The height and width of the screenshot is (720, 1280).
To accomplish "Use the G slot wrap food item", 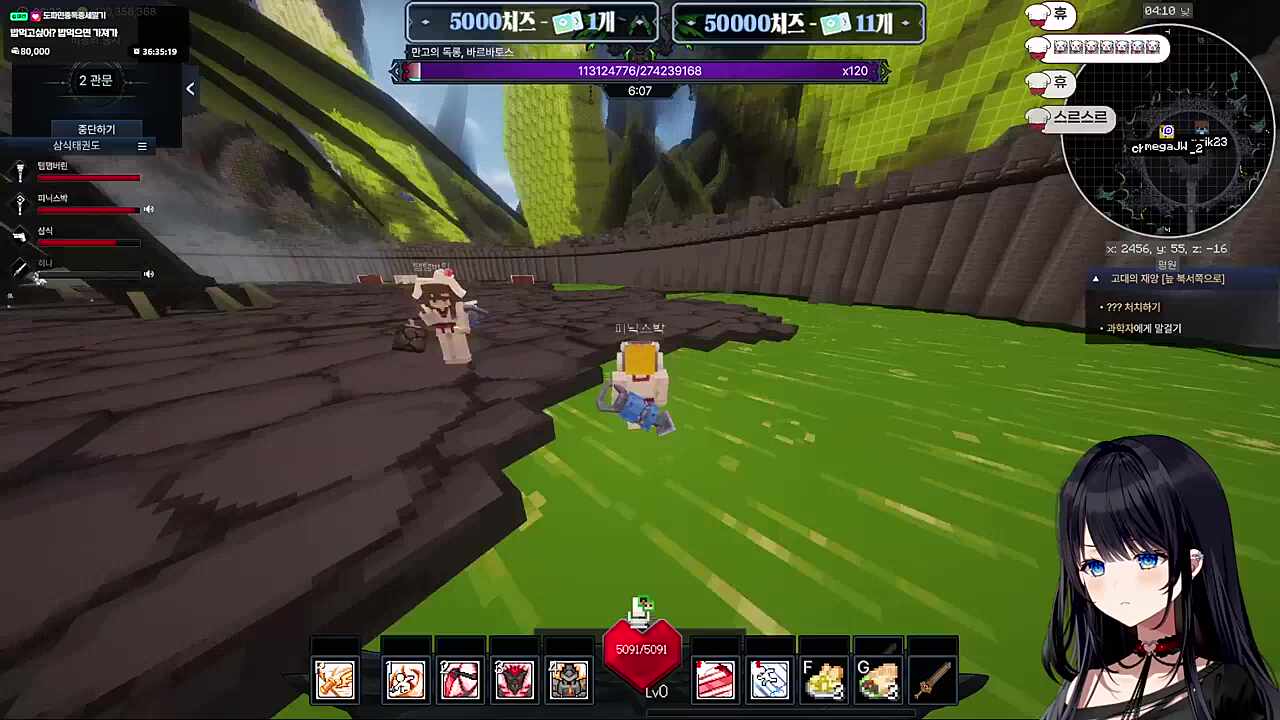I will click(878, 680).
